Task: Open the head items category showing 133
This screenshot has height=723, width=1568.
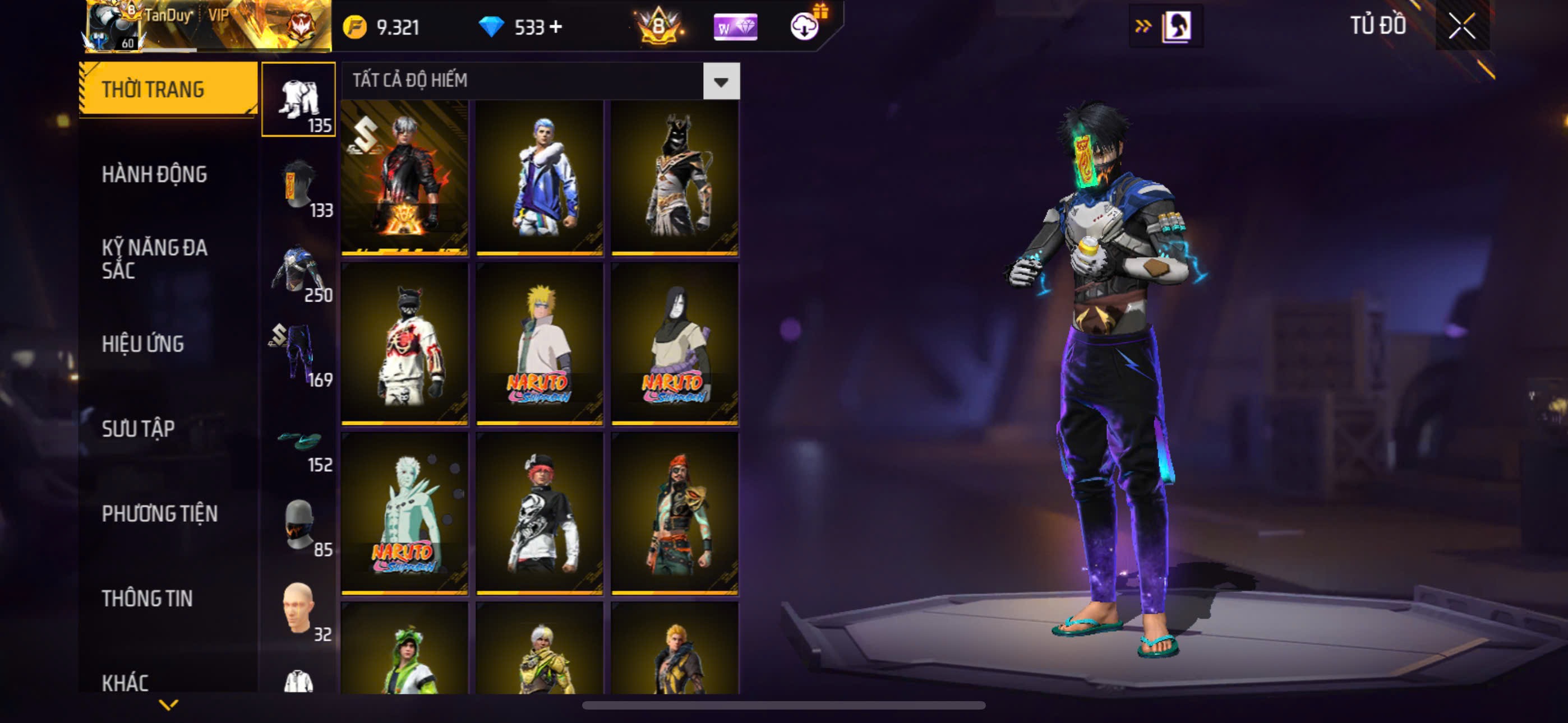Action: 298,186
